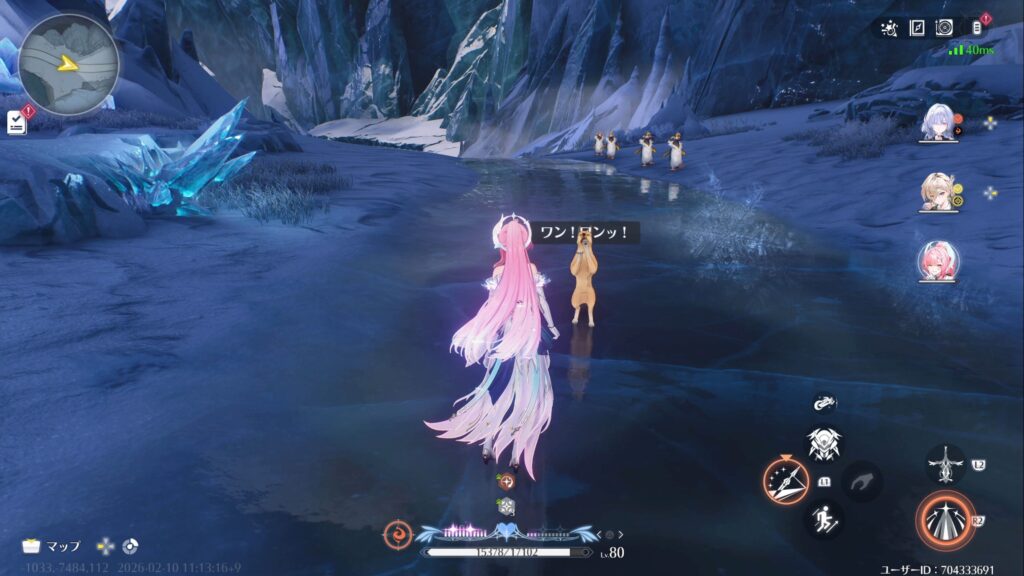Viewport: 1024px width, 576px height.
Task: Activate the armored mech skill icon
Action: [x=824, y=443]
